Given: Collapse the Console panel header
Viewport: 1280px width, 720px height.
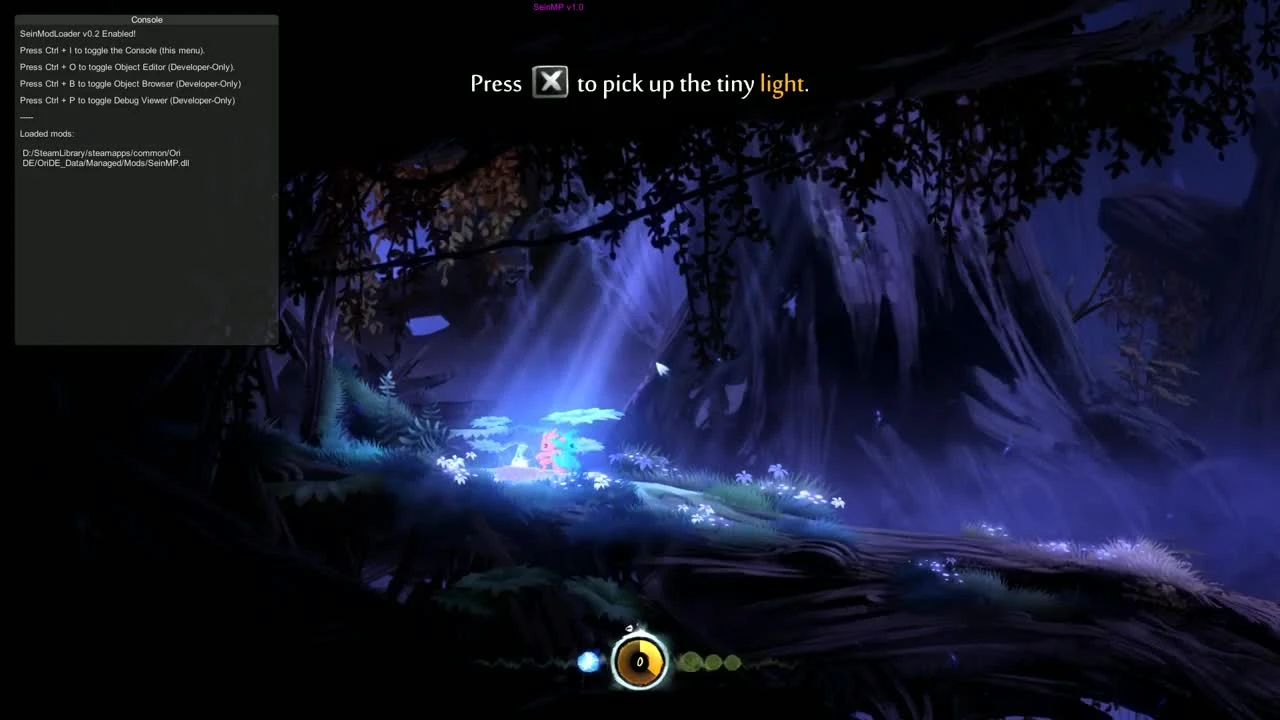Looking at the screenshot, I should [146, 19].
